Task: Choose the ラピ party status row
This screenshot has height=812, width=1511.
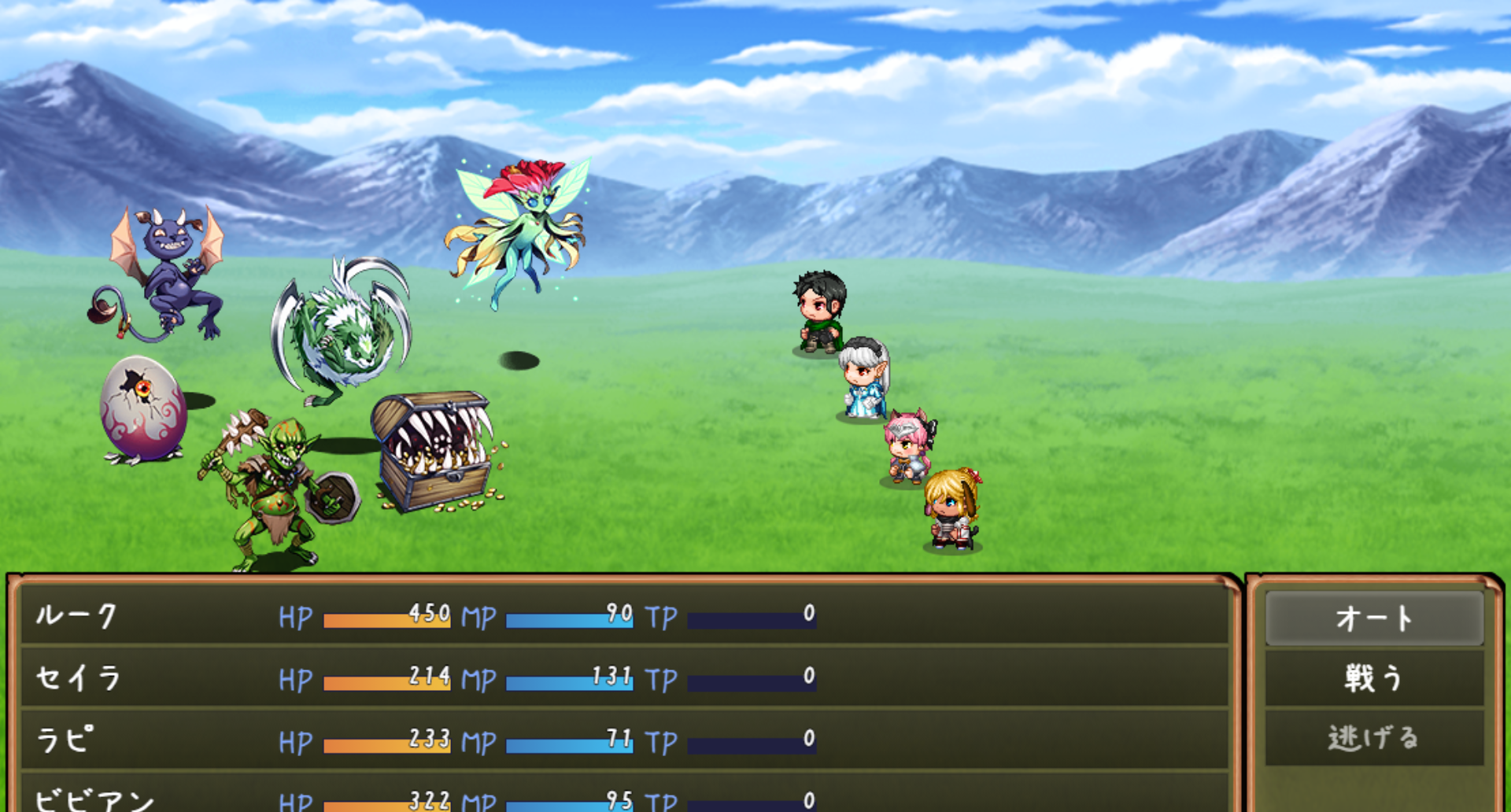Action: (x=623, y=740)
